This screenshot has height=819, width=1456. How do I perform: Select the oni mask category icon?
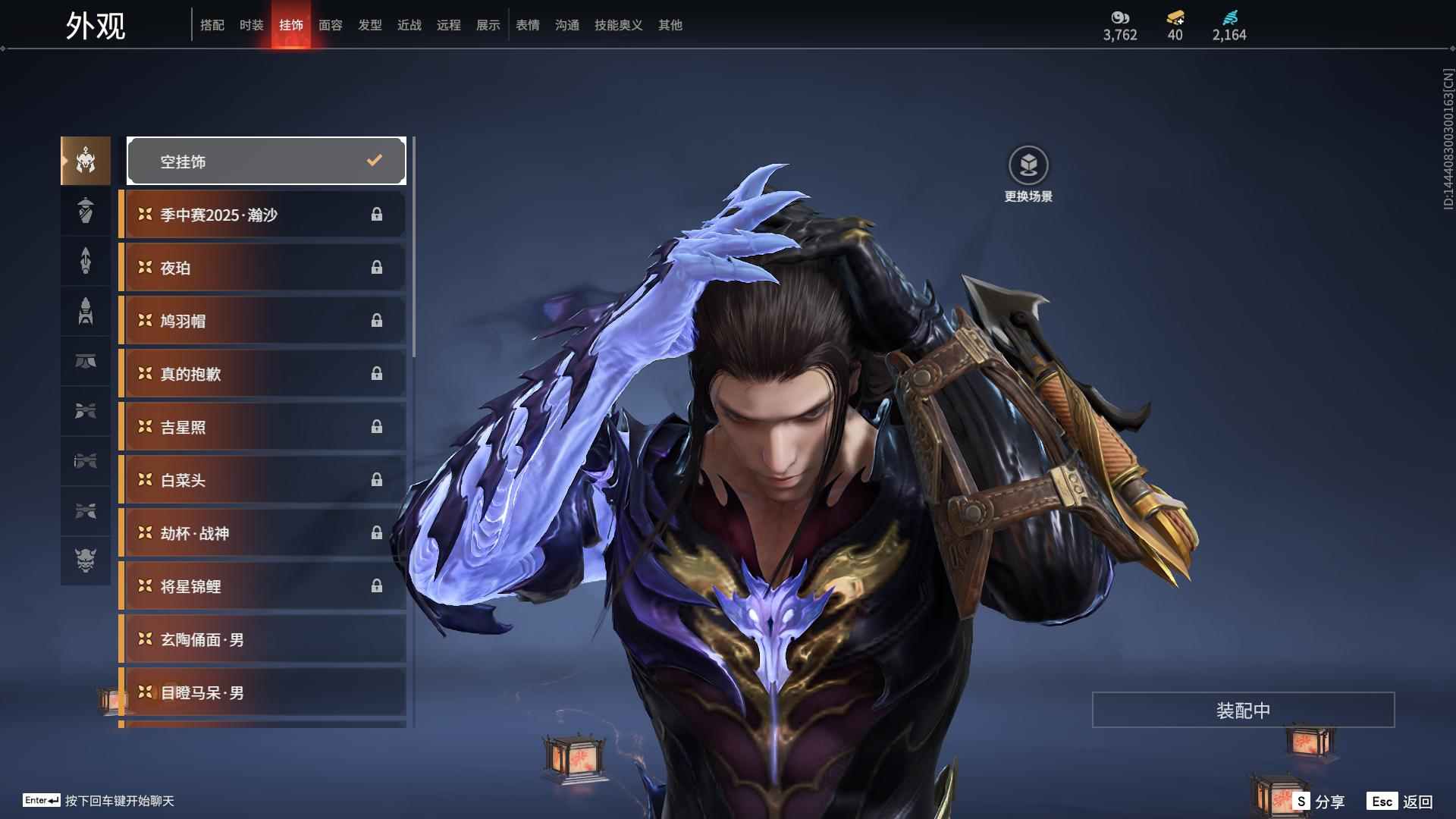click(x=86, y=560)
